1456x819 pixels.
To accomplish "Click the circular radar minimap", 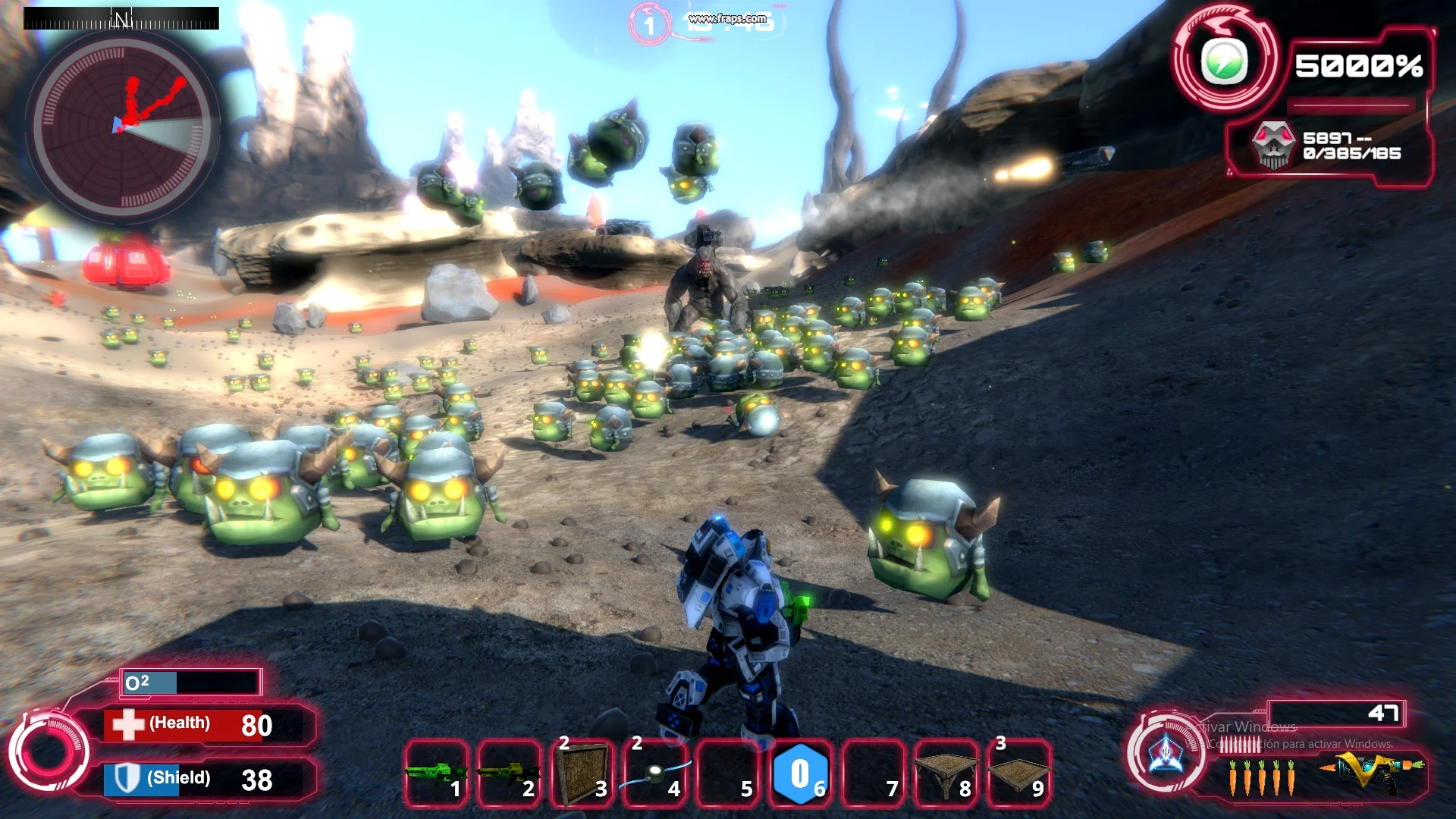I will [121, 125].
